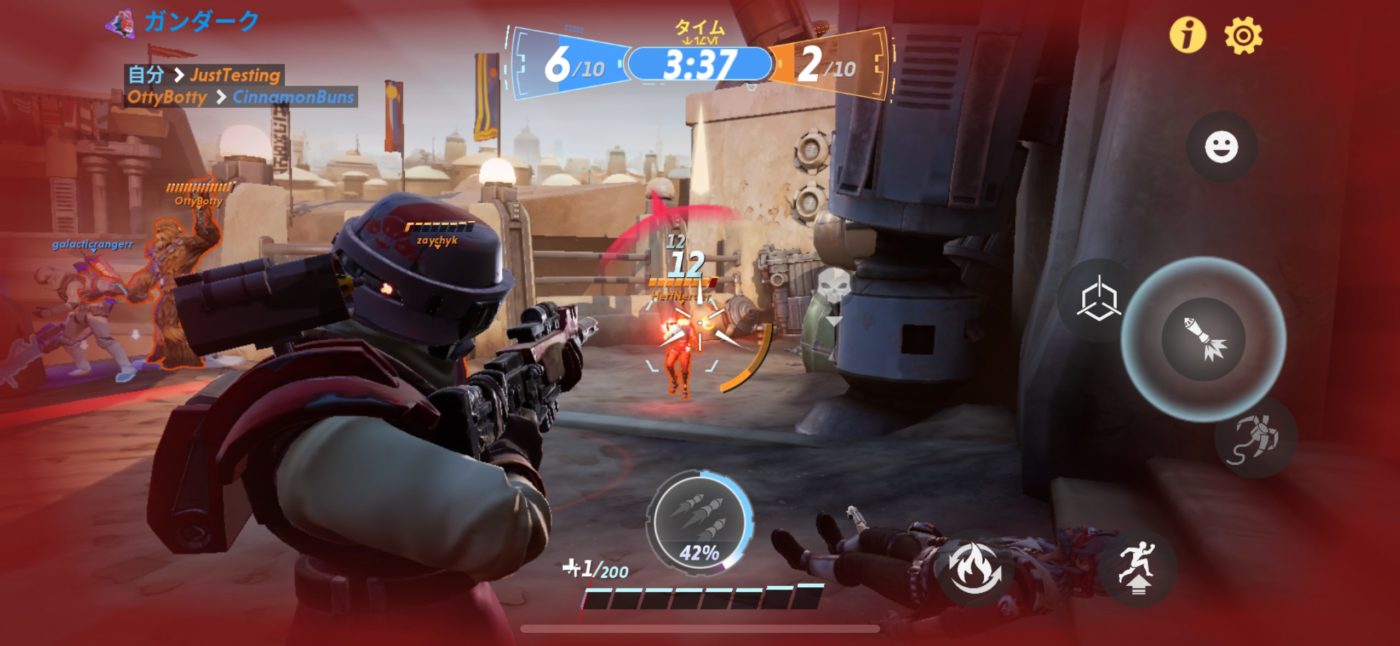This screenshot has width=1400, height=646.
Task: Open the gear settings menu
Action: click(x=1243, y=36)
